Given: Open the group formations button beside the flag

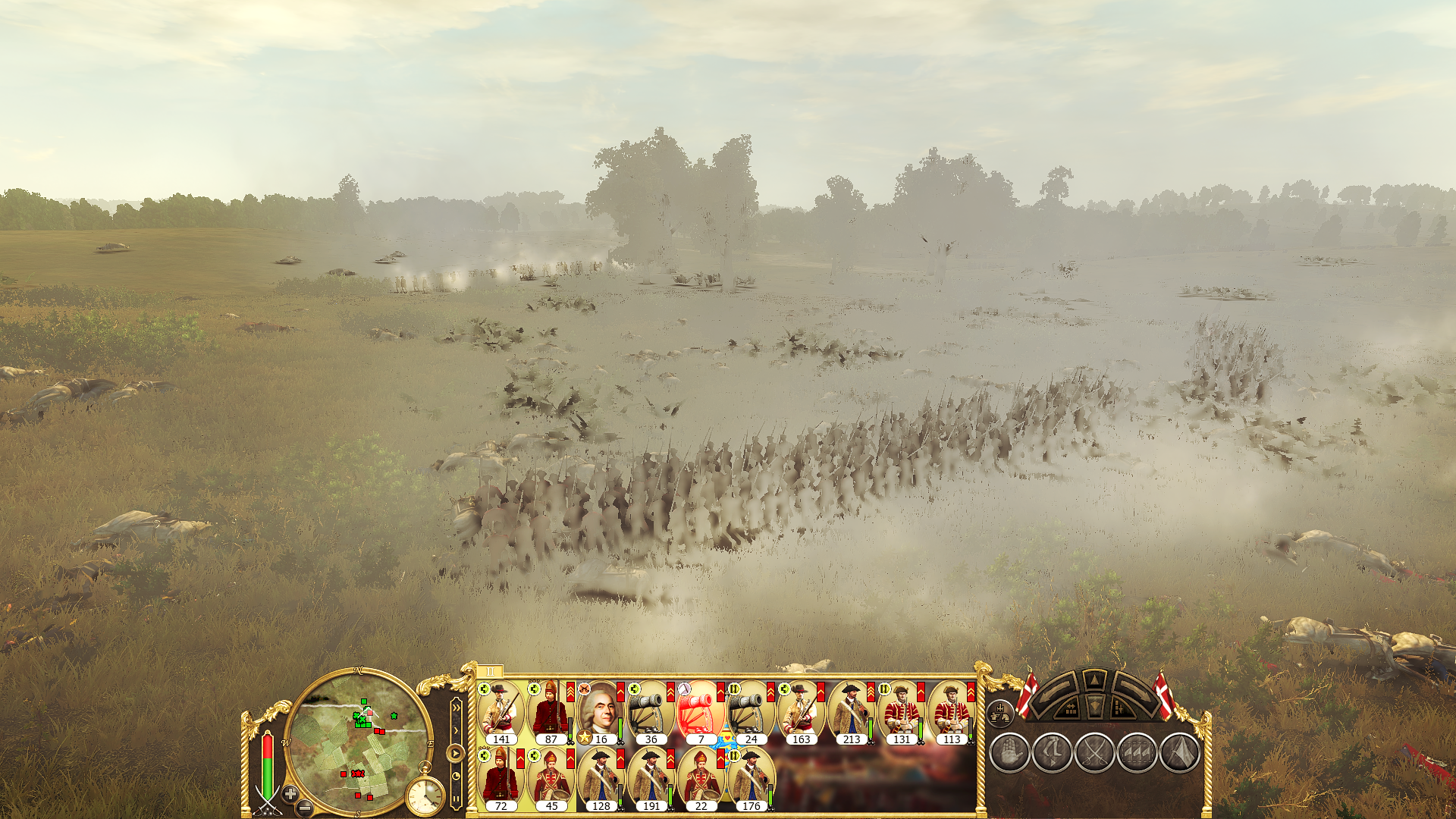Looking at the screenshot, I should pos(1000,713).
